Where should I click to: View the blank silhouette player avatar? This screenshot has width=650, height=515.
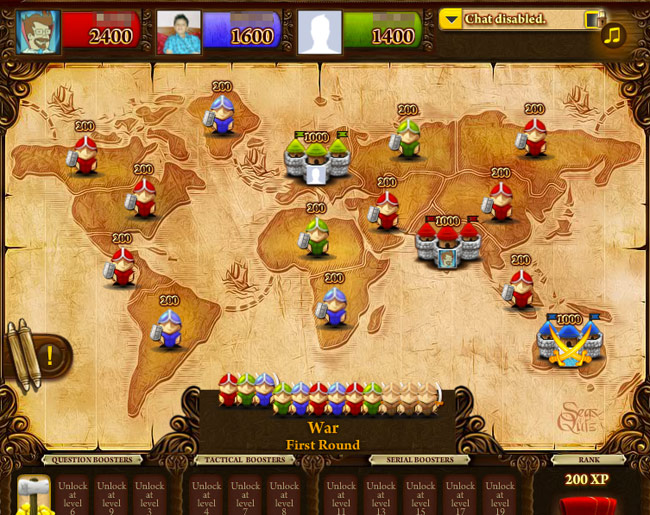[x=320, y=32]
